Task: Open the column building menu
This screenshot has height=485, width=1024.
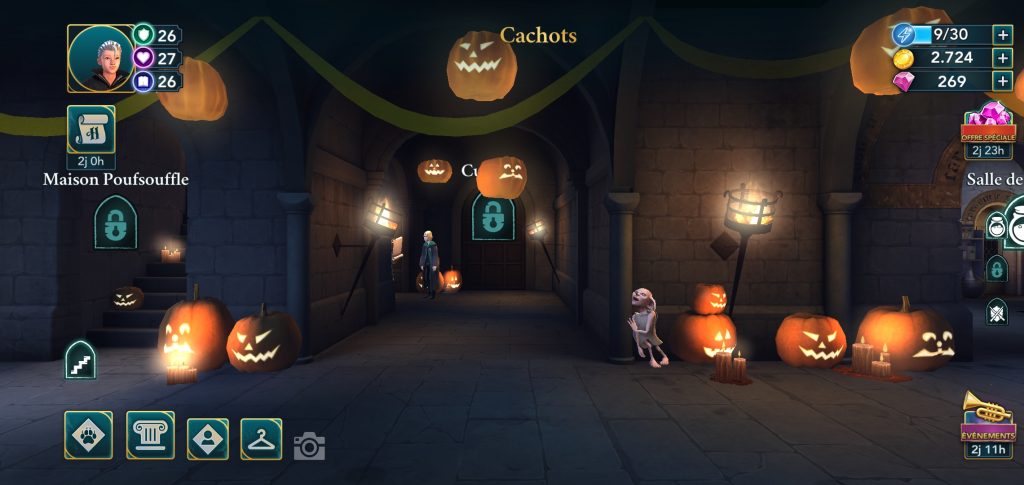Action: pyautogui.click(x=150, y=436)
